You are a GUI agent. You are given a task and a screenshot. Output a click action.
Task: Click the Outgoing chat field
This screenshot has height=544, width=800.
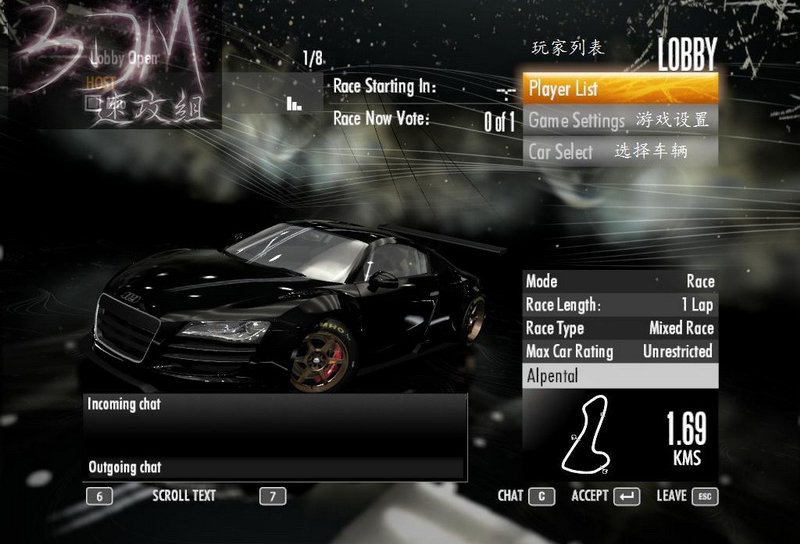tap(274, 468)
